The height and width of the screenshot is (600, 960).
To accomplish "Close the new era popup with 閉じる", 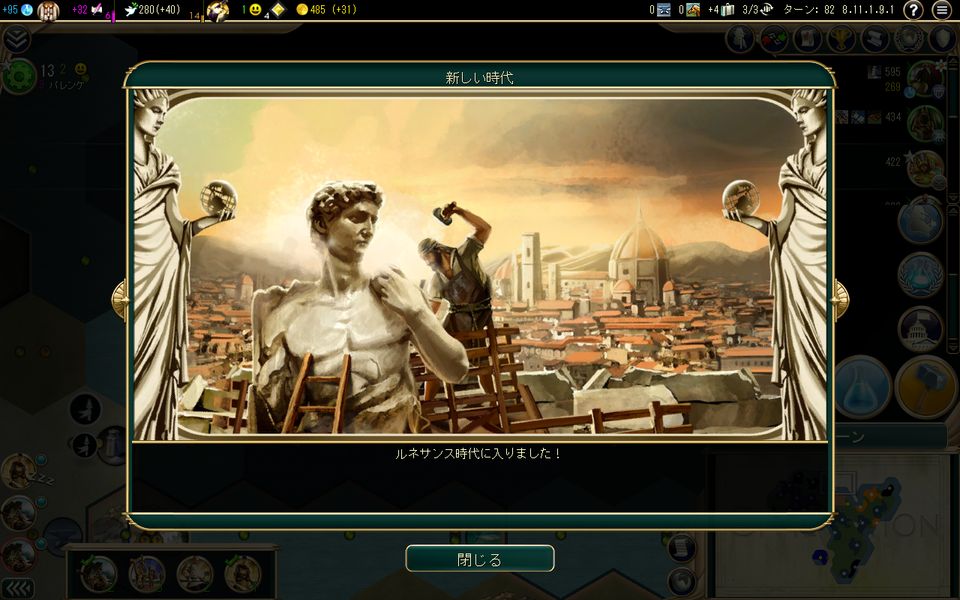I will click(480, 558).
